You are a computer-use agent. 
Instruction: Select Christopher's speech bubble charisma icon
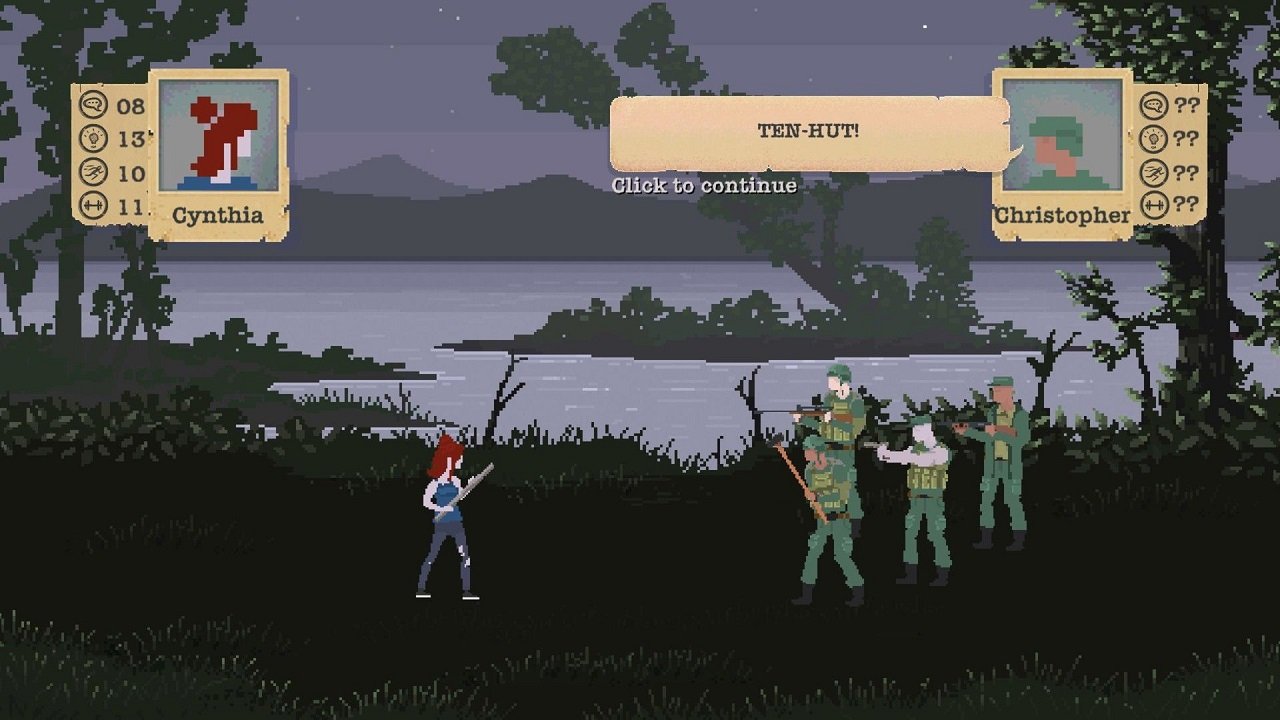[1153, 105]
